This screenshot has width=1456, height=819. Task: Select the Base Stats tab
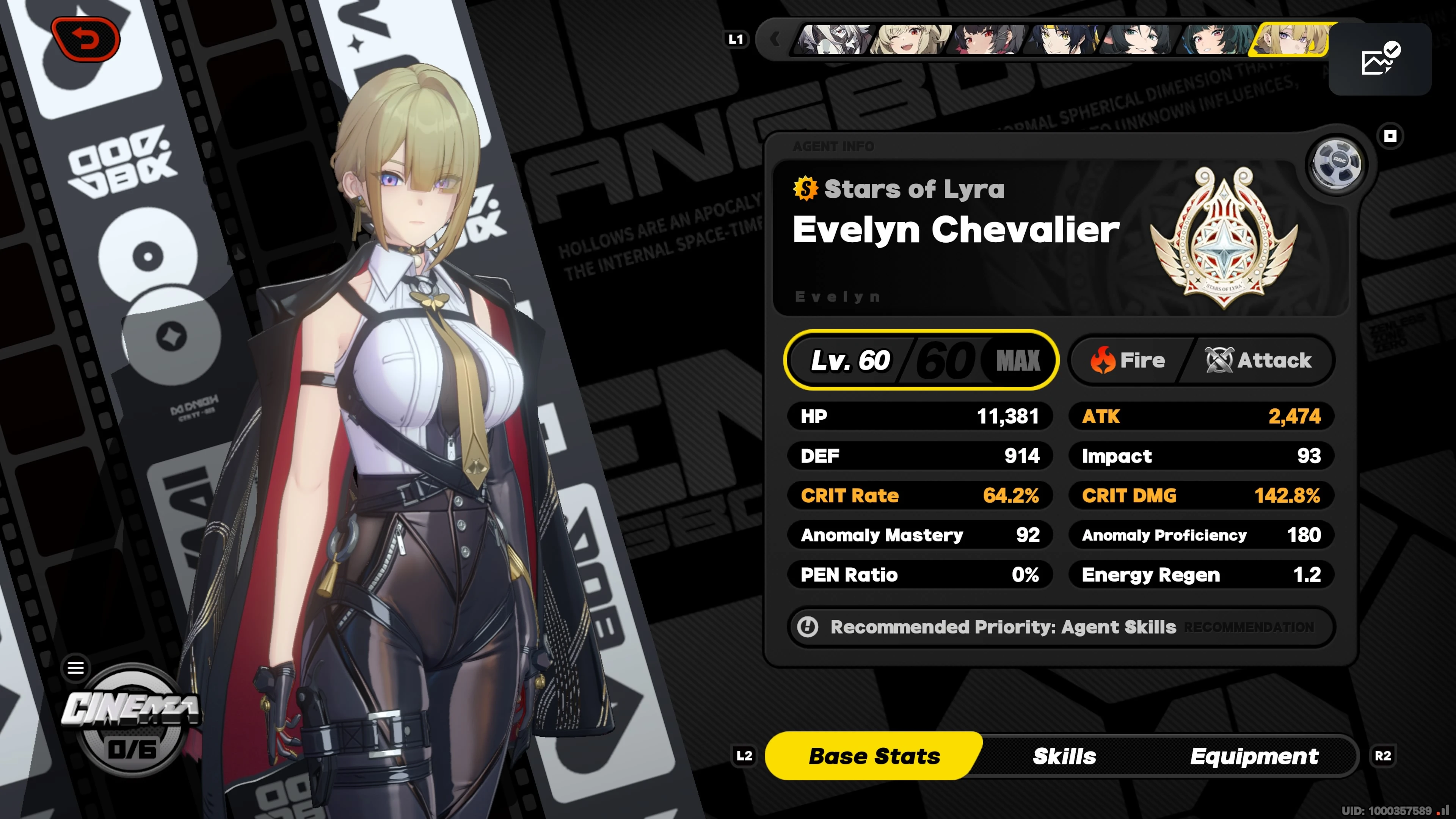[x=874, y=756]
